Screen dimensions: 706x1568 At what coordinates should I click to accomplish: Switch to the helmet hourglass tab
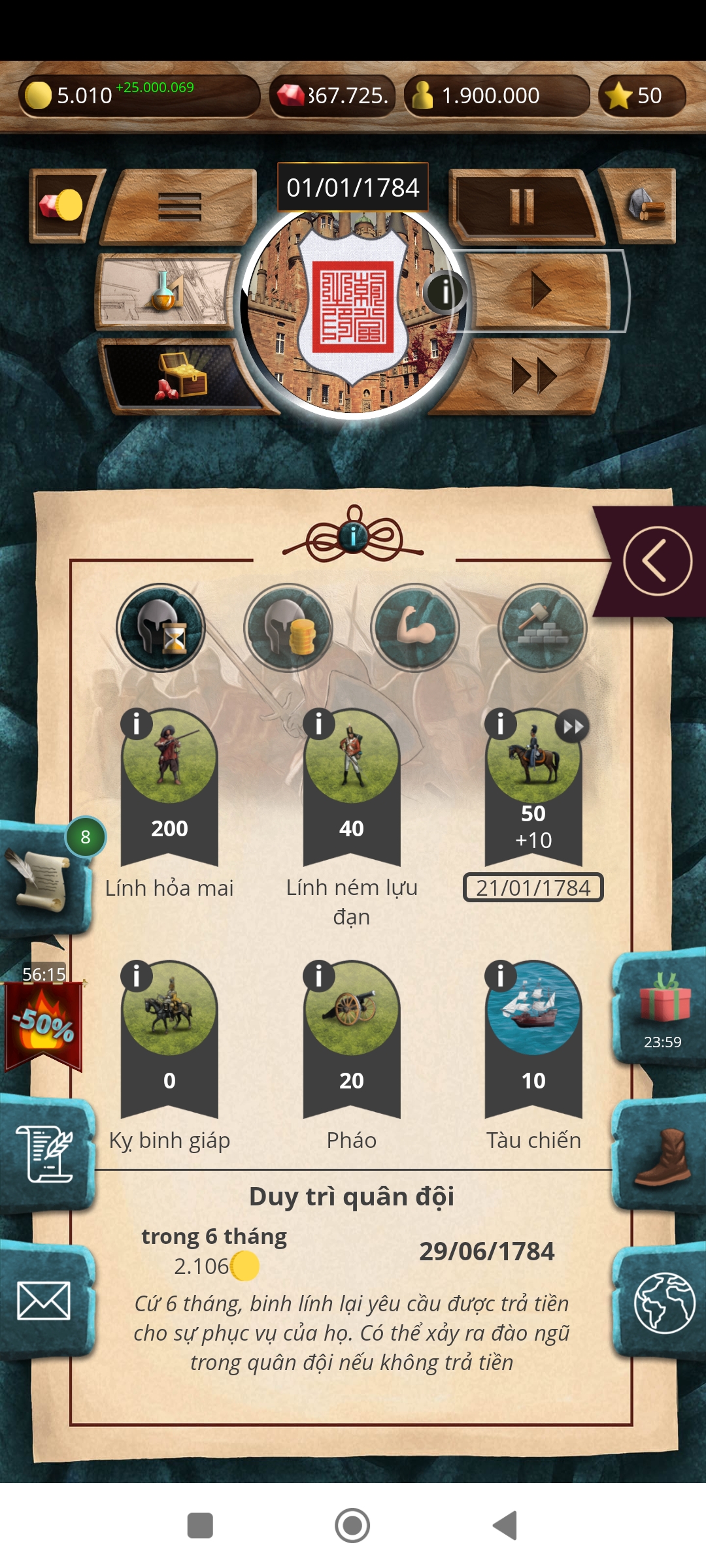[161, 628]
